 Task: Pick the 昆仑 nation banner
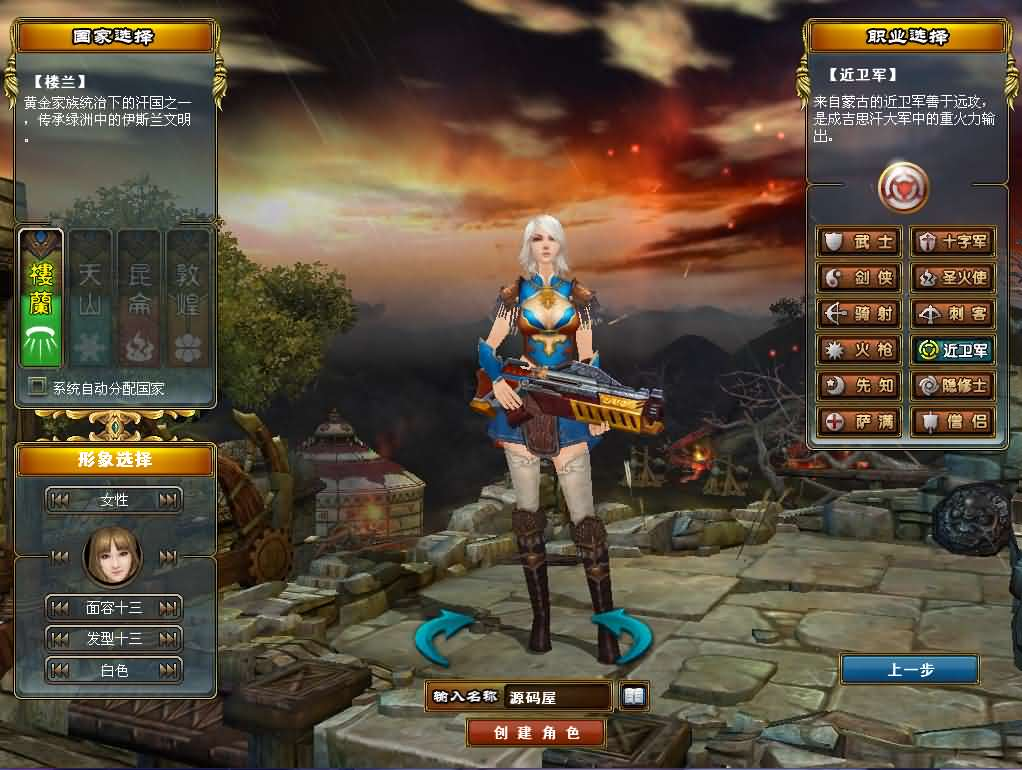click(139, 298)
